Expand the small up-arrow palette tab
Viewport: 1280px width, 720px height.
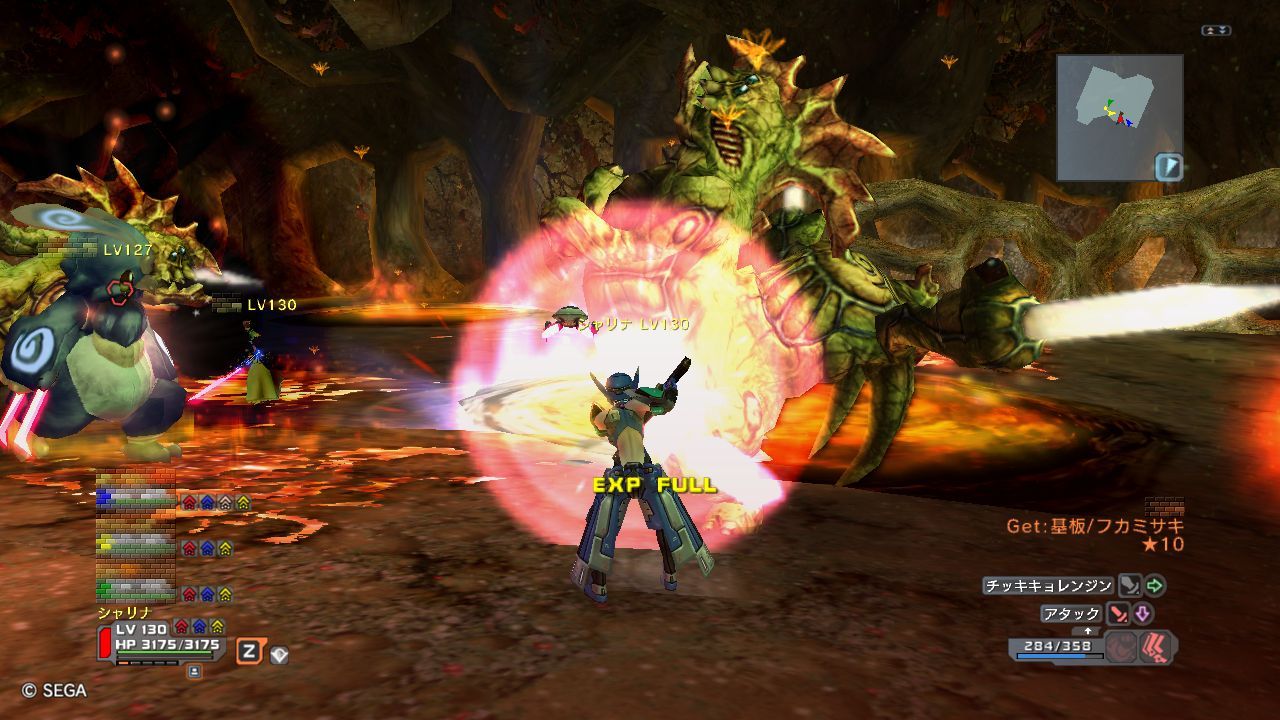coord(1088,631)
